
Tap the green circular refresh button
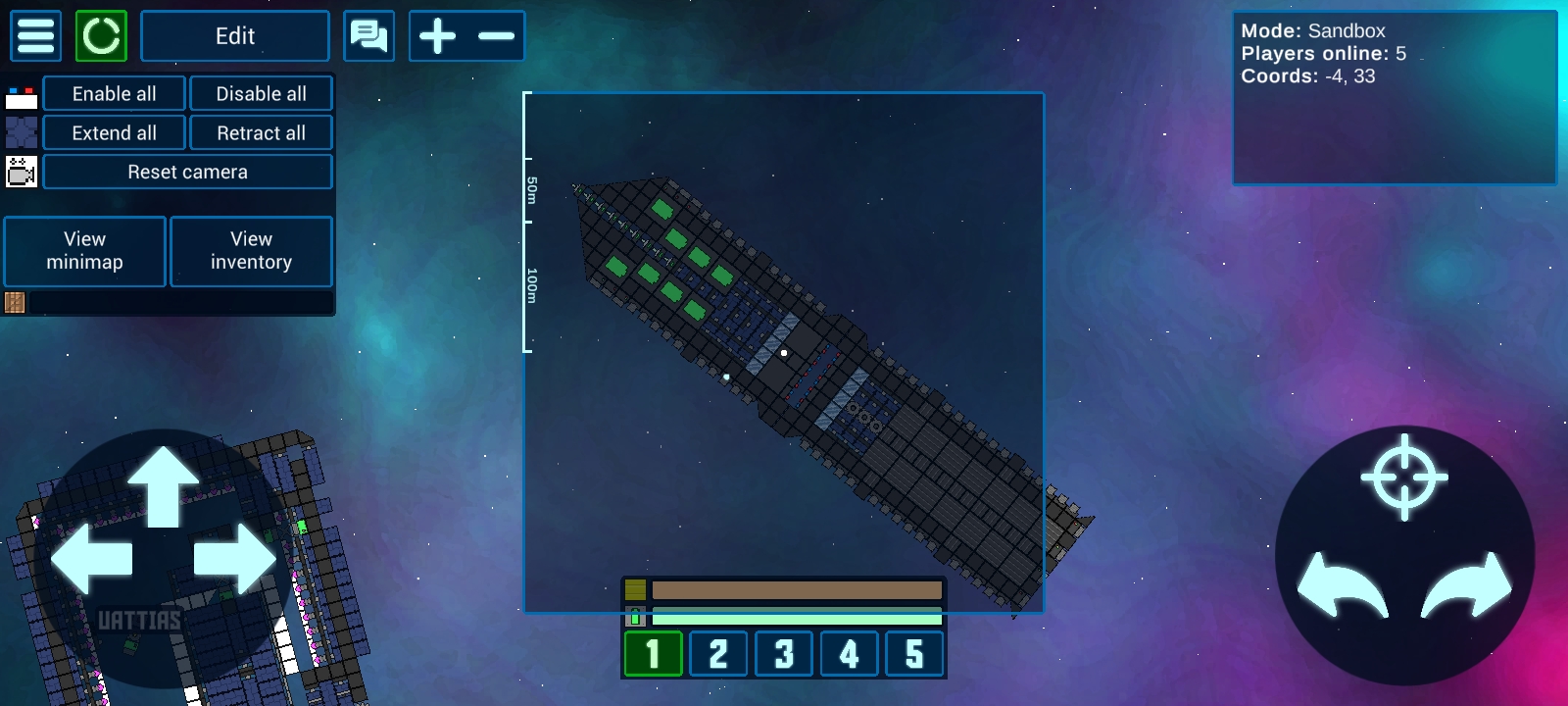pyautogui.click(x=101, y=36)
